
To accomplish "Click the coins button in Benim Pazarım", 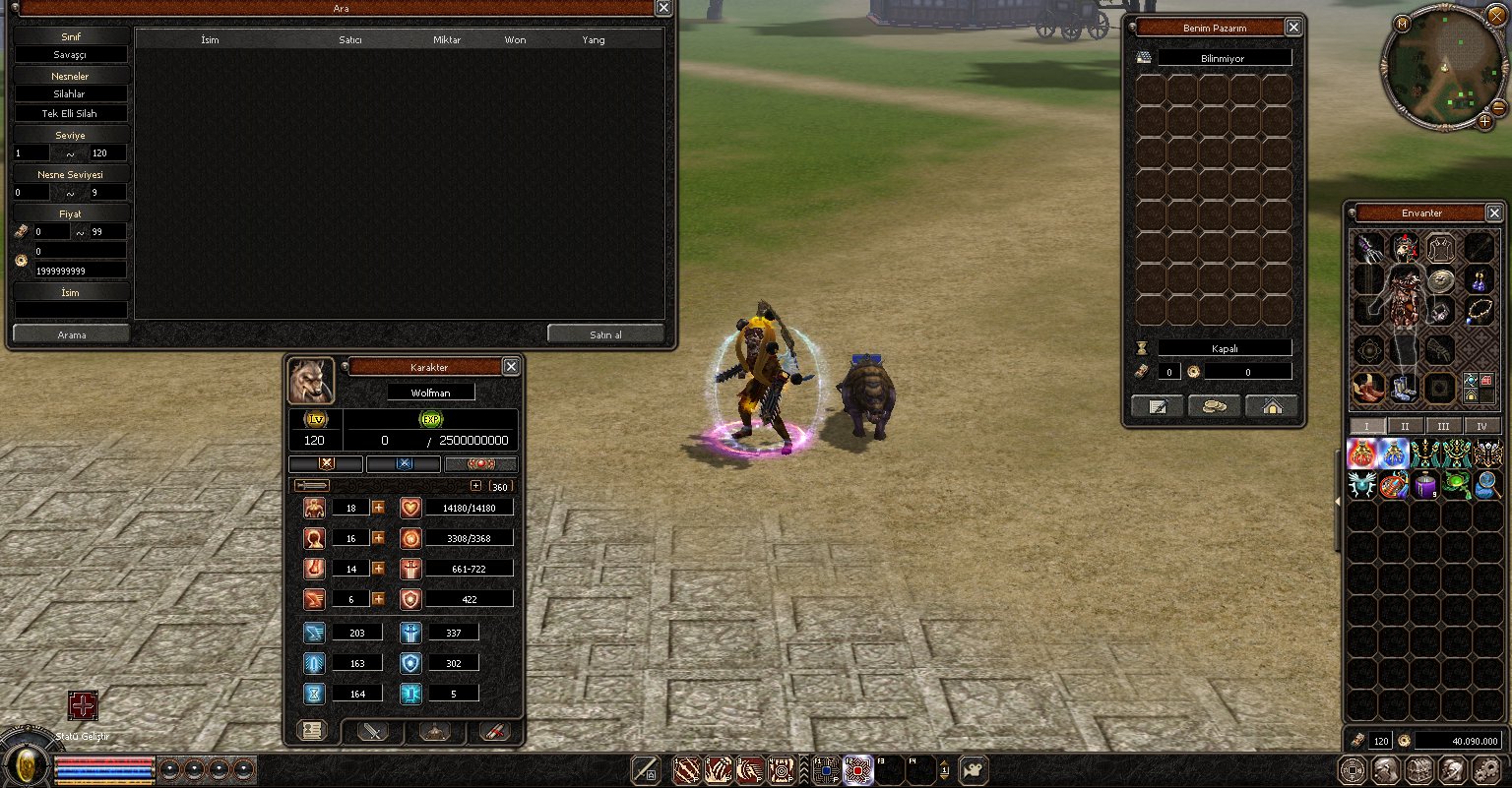I will click(x=1214, y=406).
